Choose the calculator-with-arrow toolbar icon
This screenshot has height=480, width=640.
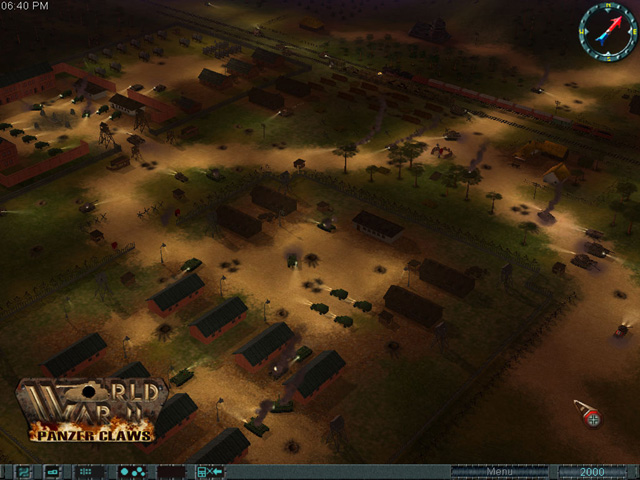[x=209, y=472]
